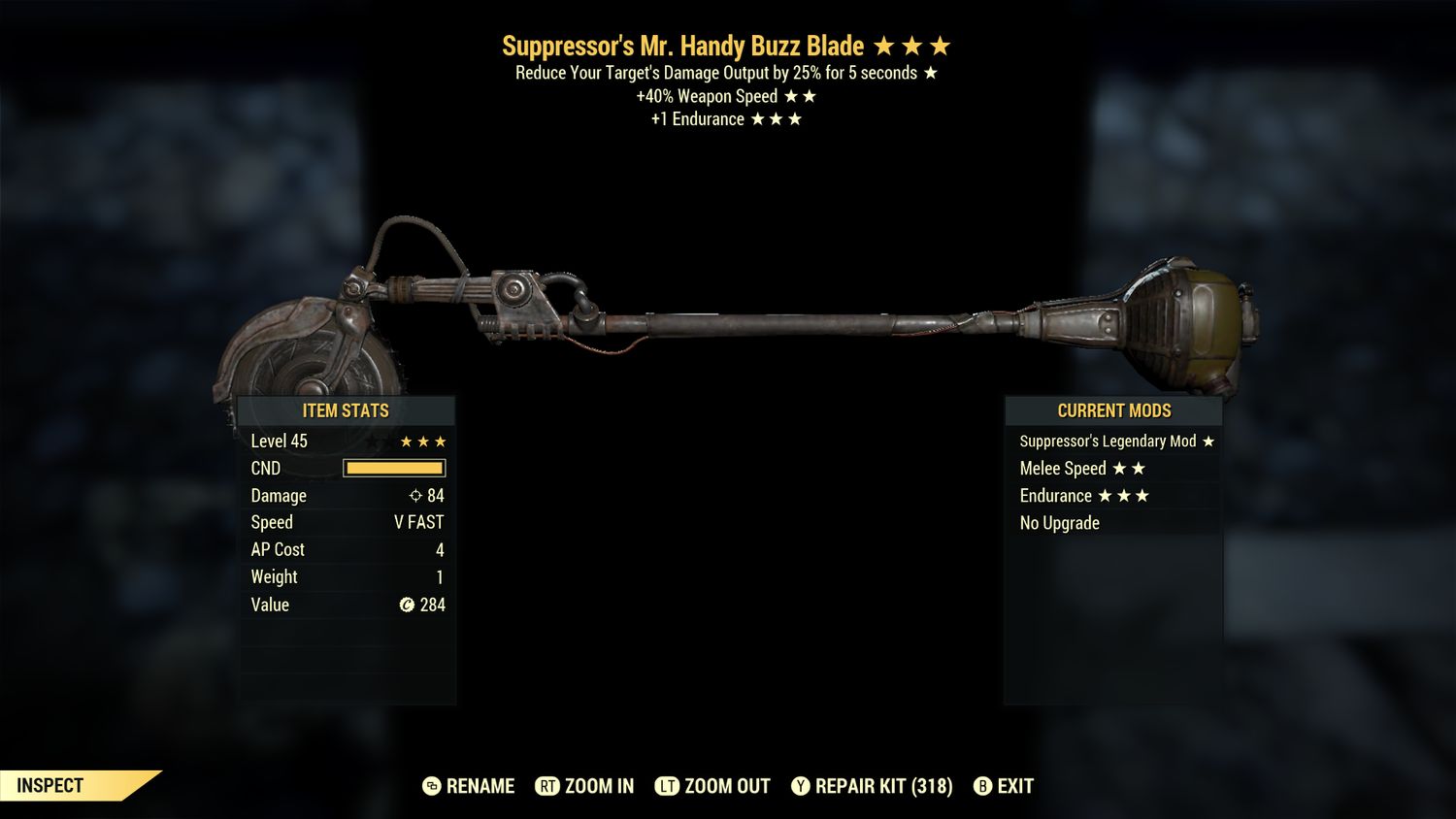
Task: Select the Zoom Out button
Action: [x=712, y=786]
